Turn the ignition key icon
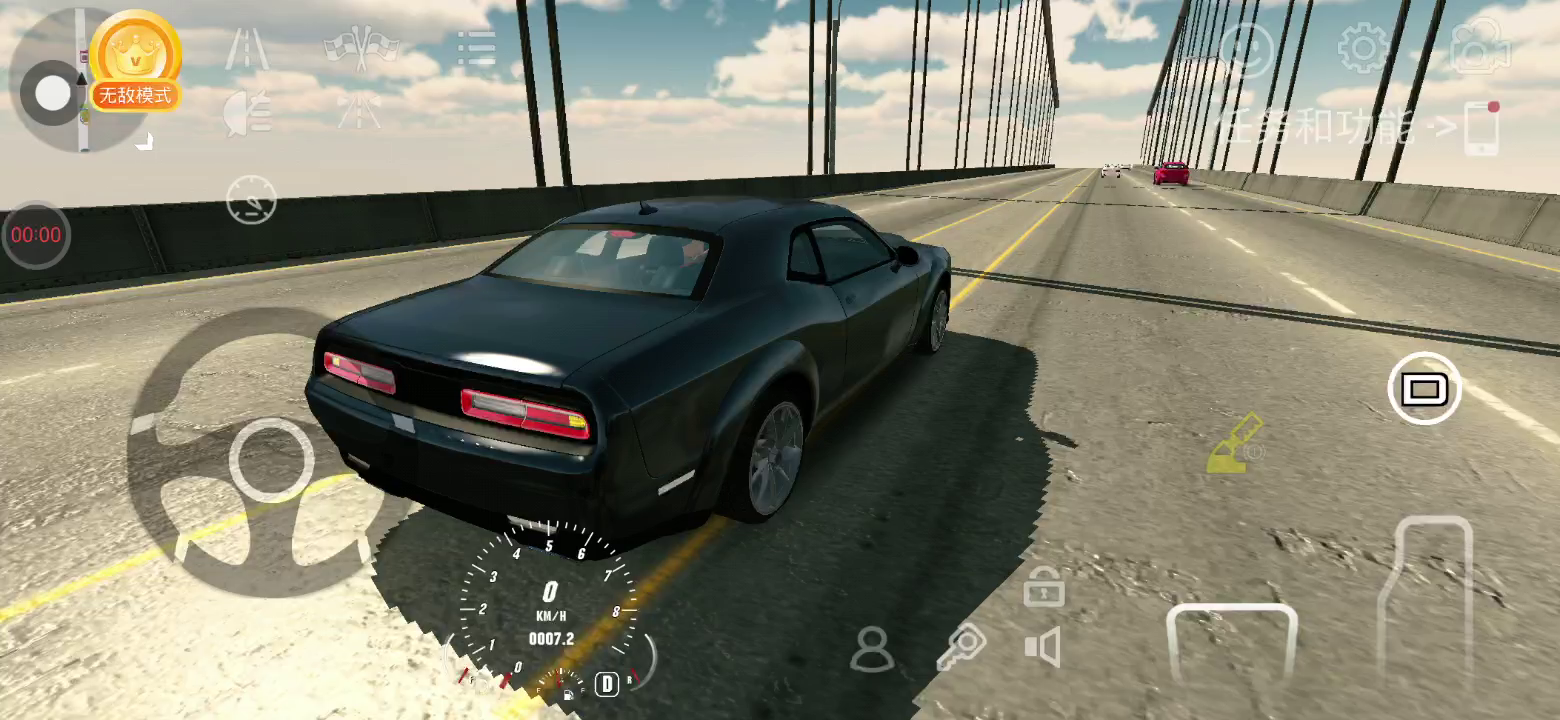The height and width of the screenshot is (720, 1560). pyautogui.click(x=960, y=648)
